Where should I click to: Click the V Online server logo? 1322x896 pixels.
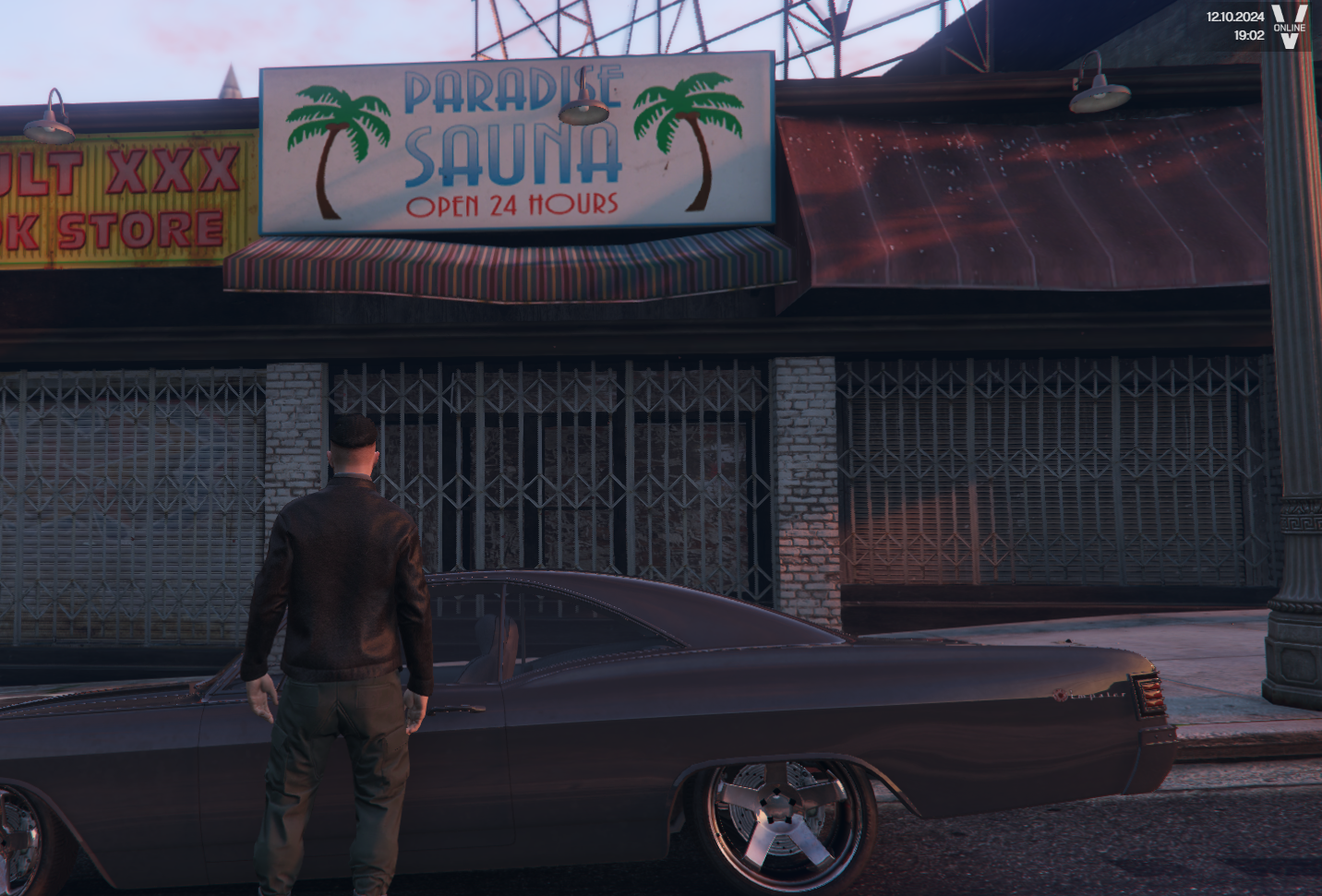[x=1290, y=26]
